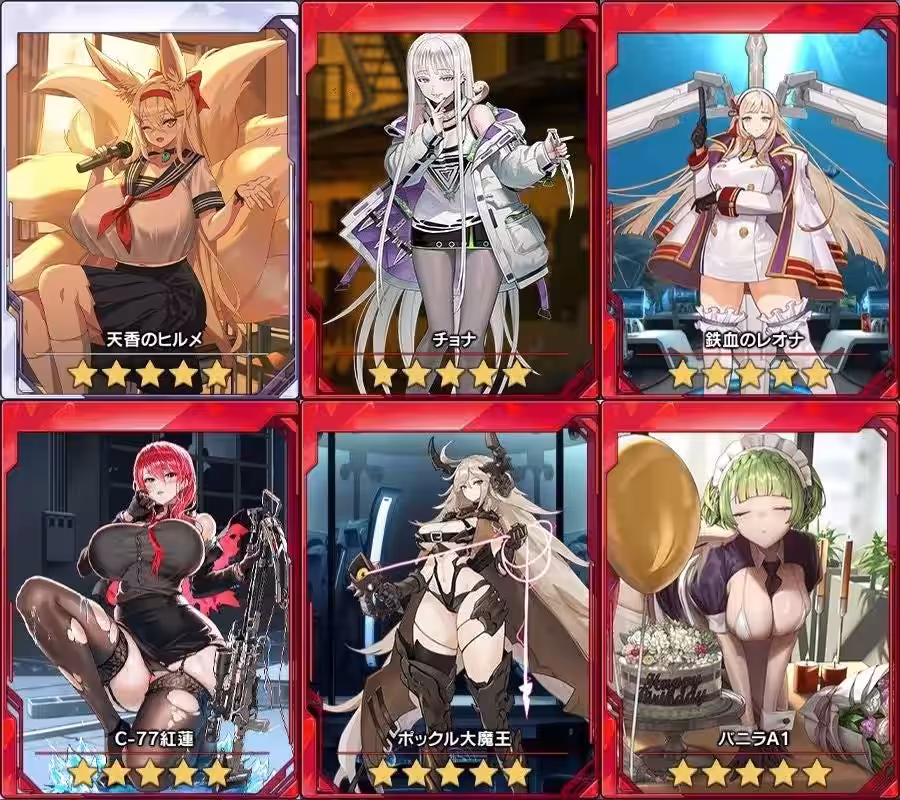Viewport: 900px width, 800px height.
Task: Choose the チョナ character card
Action: click(x=449, y=200)
